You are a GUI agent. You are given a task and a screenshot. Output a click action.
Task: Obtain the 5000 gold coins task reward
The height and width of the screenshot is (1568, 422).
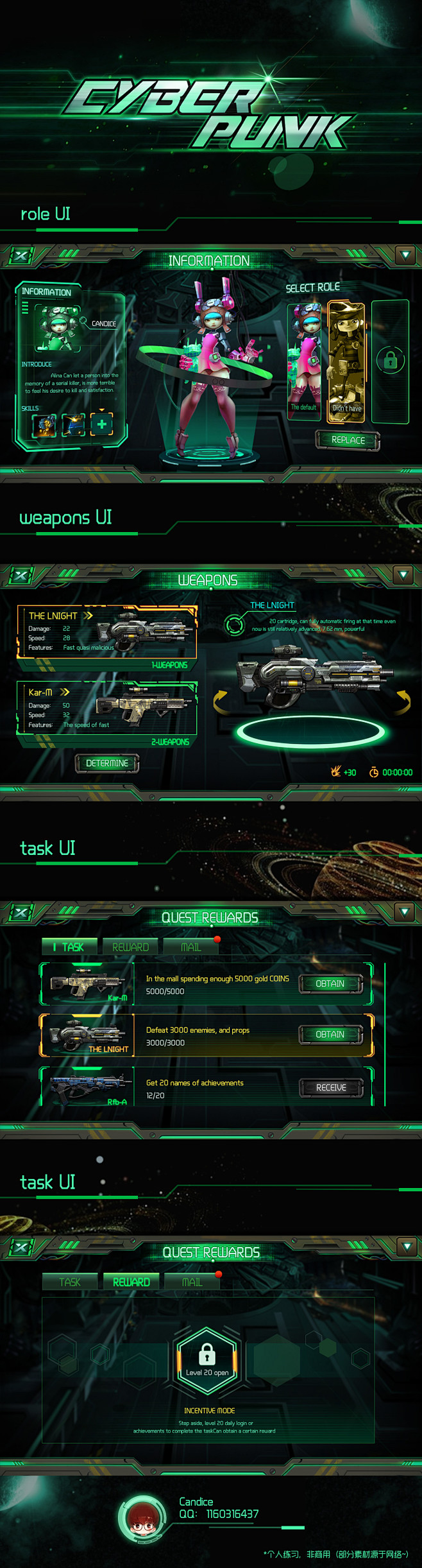pos(330,983)
